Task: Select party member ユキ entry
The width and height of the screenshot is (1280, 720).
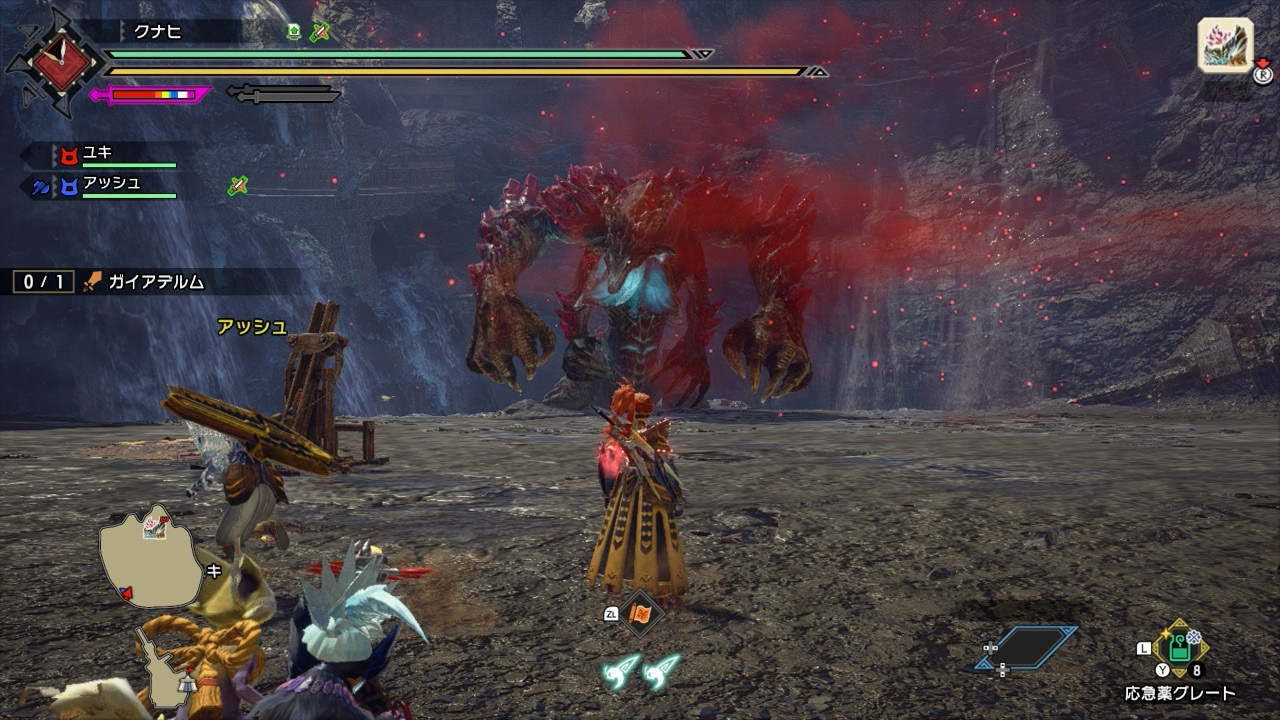Action: (100, 154)
